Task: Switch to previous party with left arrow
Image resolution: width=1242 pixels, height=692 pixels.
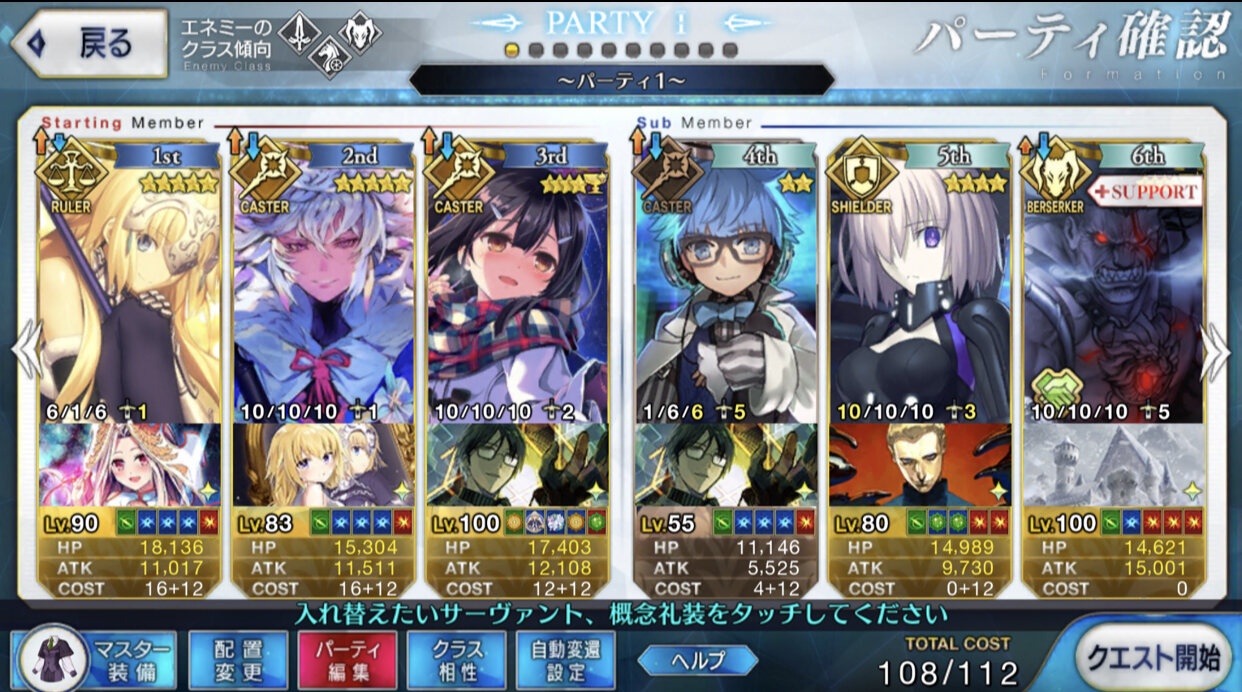Action: tap(26, 352)
